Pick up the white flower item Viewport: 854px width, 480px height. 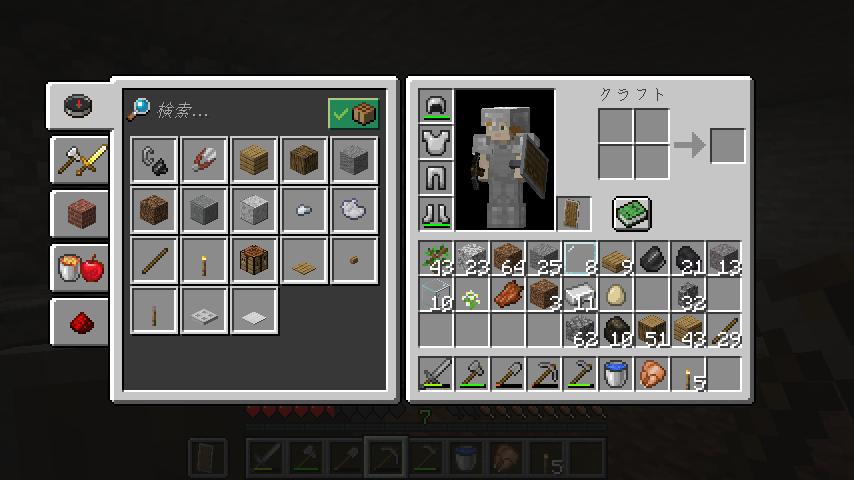(x=471, y=295)
